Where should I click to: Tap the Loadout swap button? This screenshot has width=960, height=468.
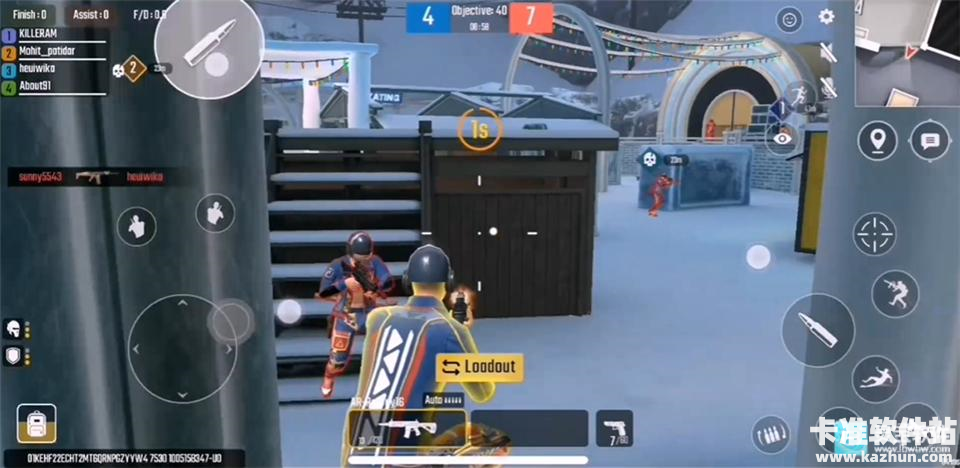(x=480, y=367)
